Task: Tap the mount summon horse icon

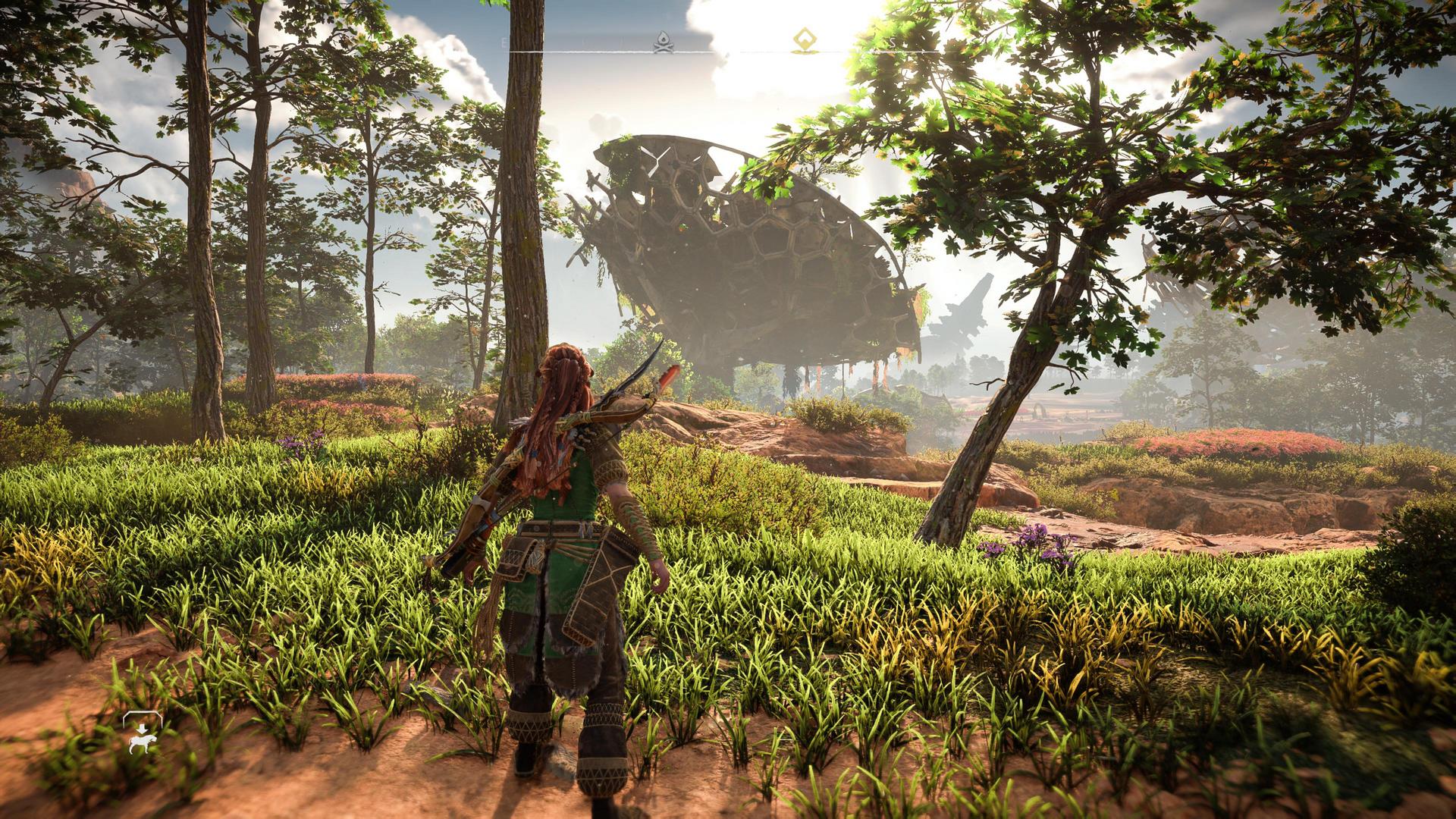Action: [141, 743]
